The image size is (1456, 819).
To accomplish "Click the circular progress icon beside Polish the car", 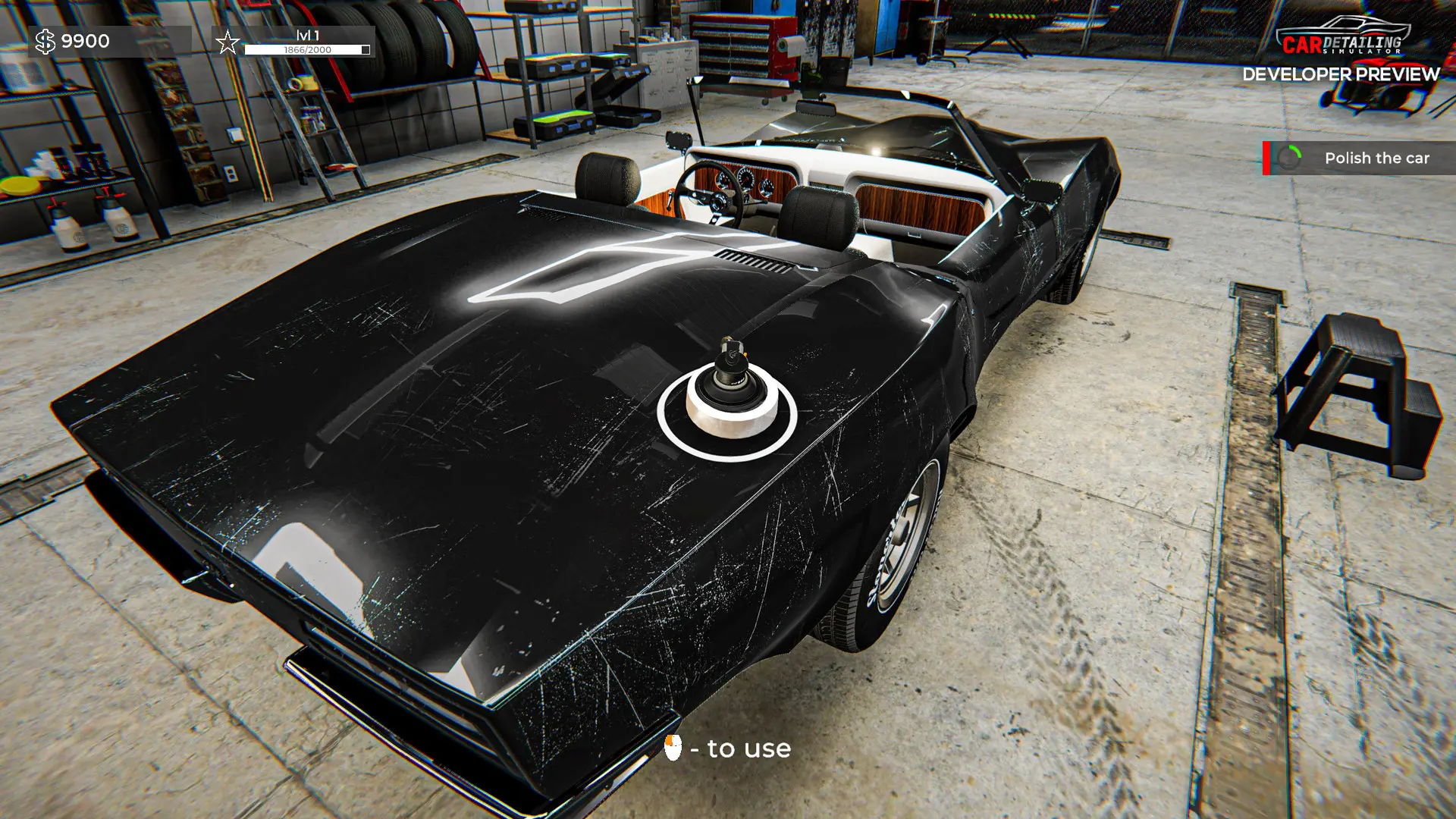I will (1288, 158).
